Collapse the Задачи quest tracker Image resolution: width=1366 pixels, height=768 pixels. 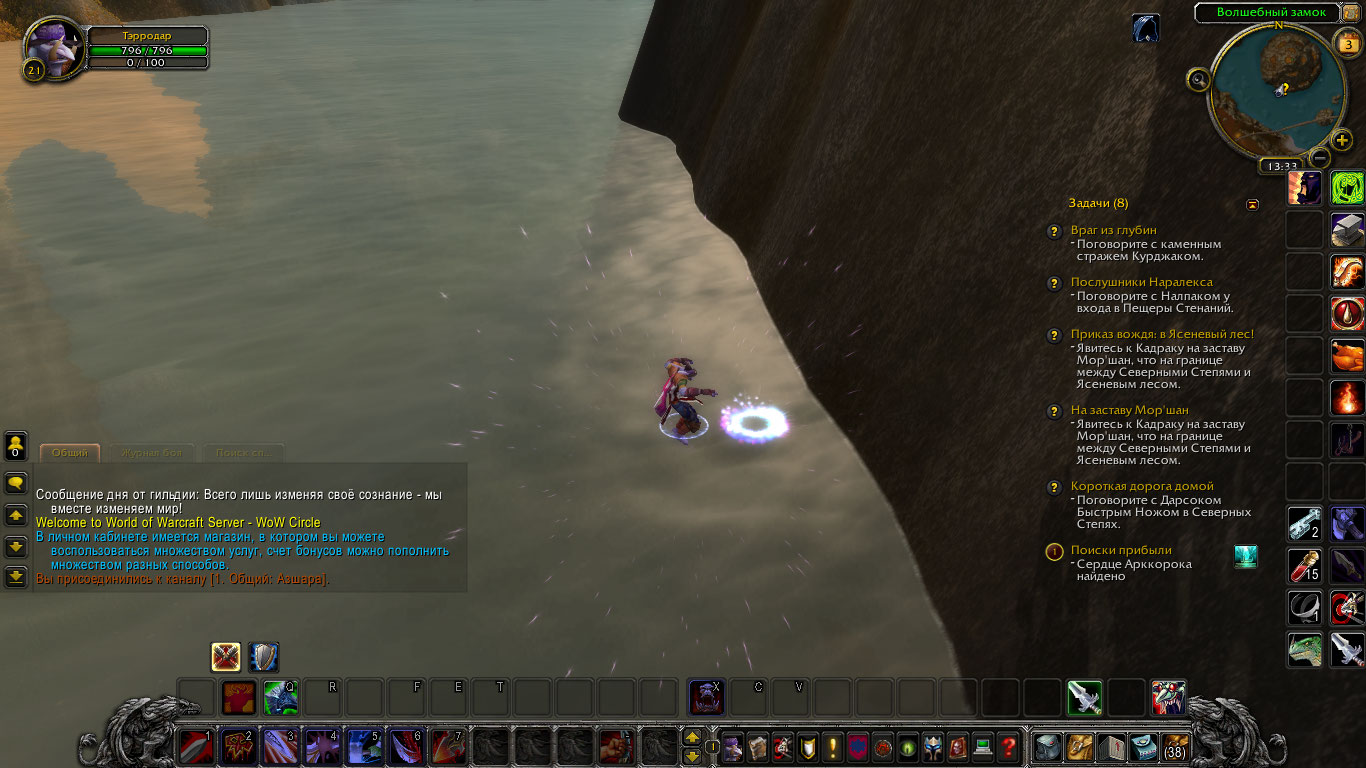pos(1253,204)
